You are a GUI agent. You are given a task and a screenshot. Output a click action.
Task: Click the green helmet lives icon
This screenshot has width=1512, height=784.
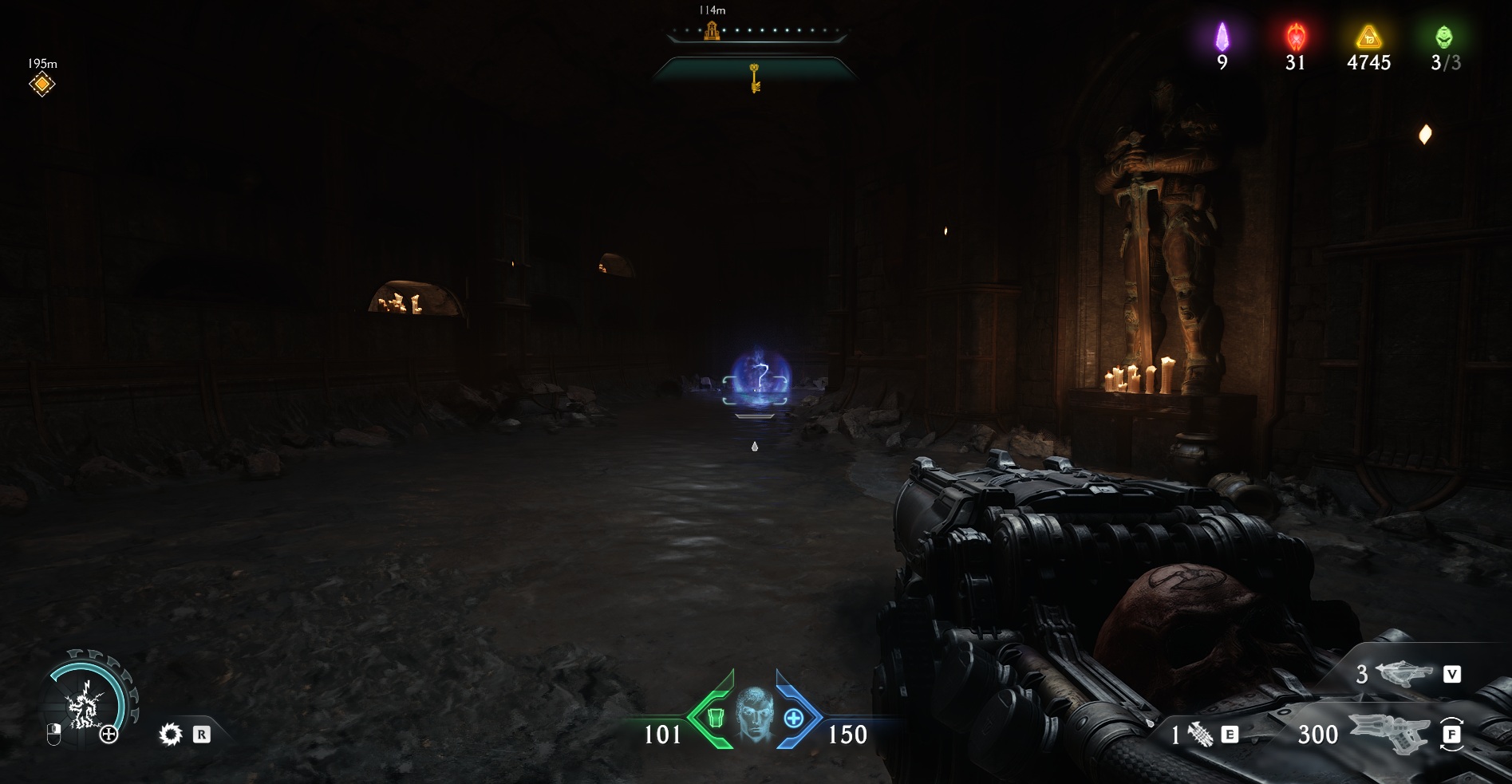pyautogui.click(x=1444, y=37)
